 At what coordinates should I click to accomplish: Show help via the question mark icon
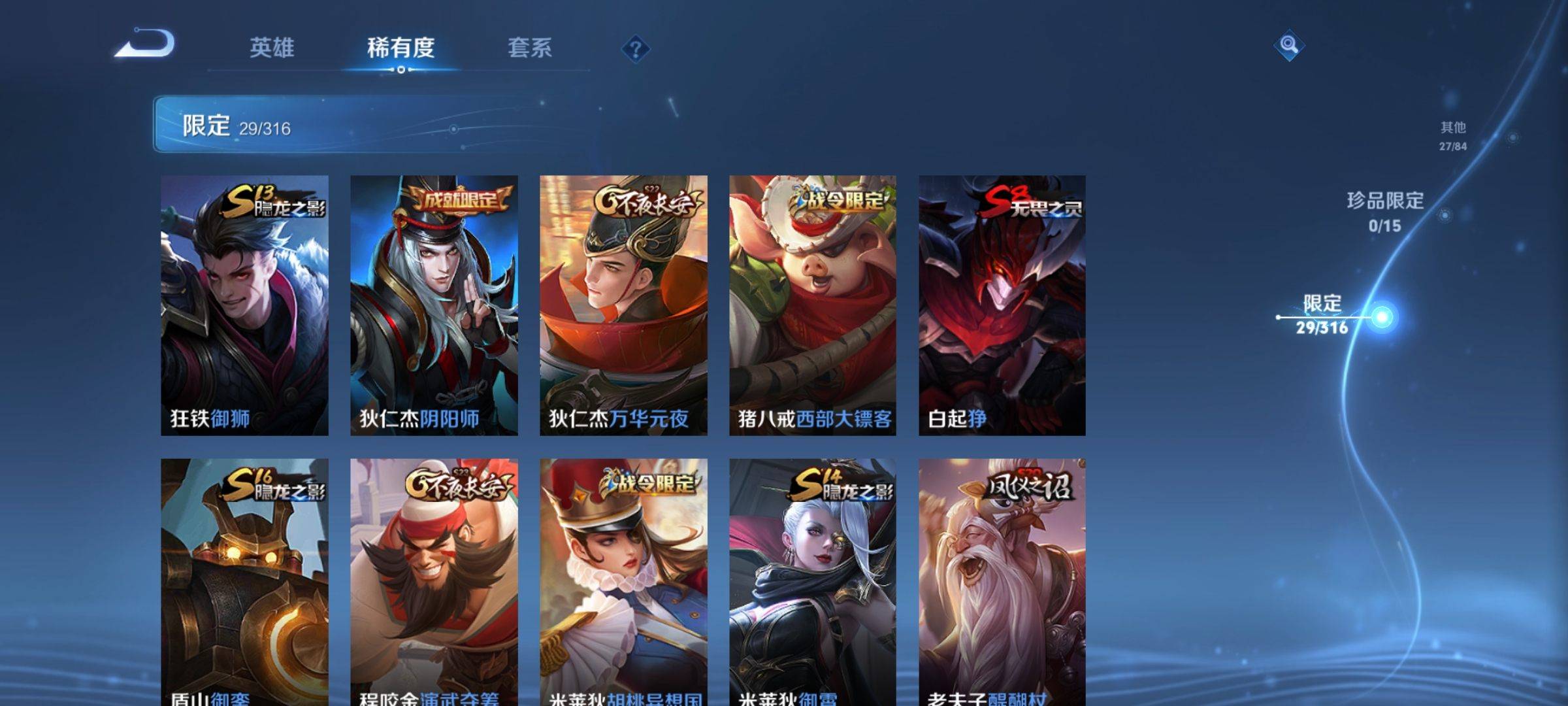(635, 49)
